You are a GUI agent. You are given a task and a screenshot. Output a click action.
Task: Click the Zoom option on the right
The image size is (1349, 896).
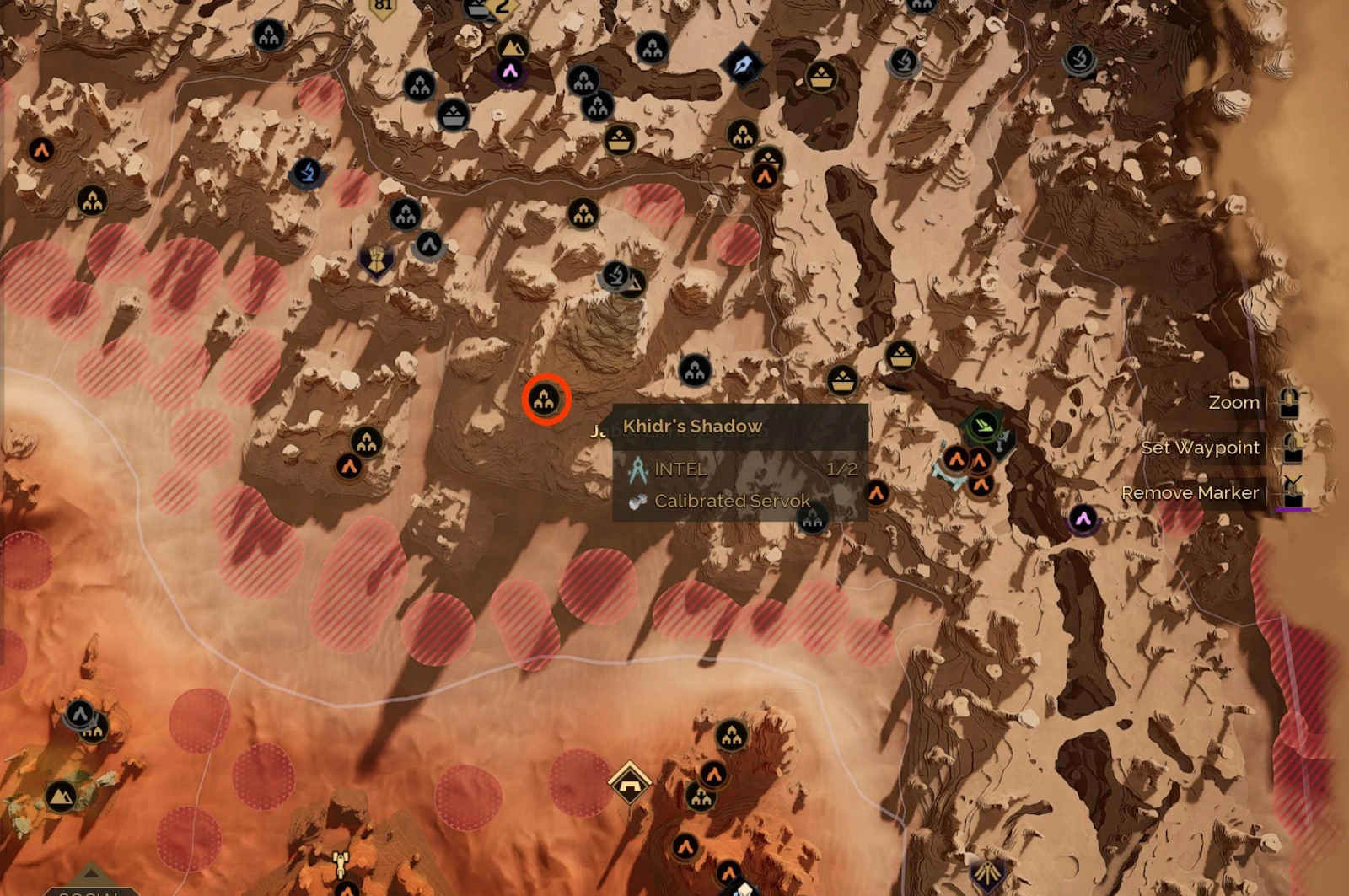tap(1235, 402)
